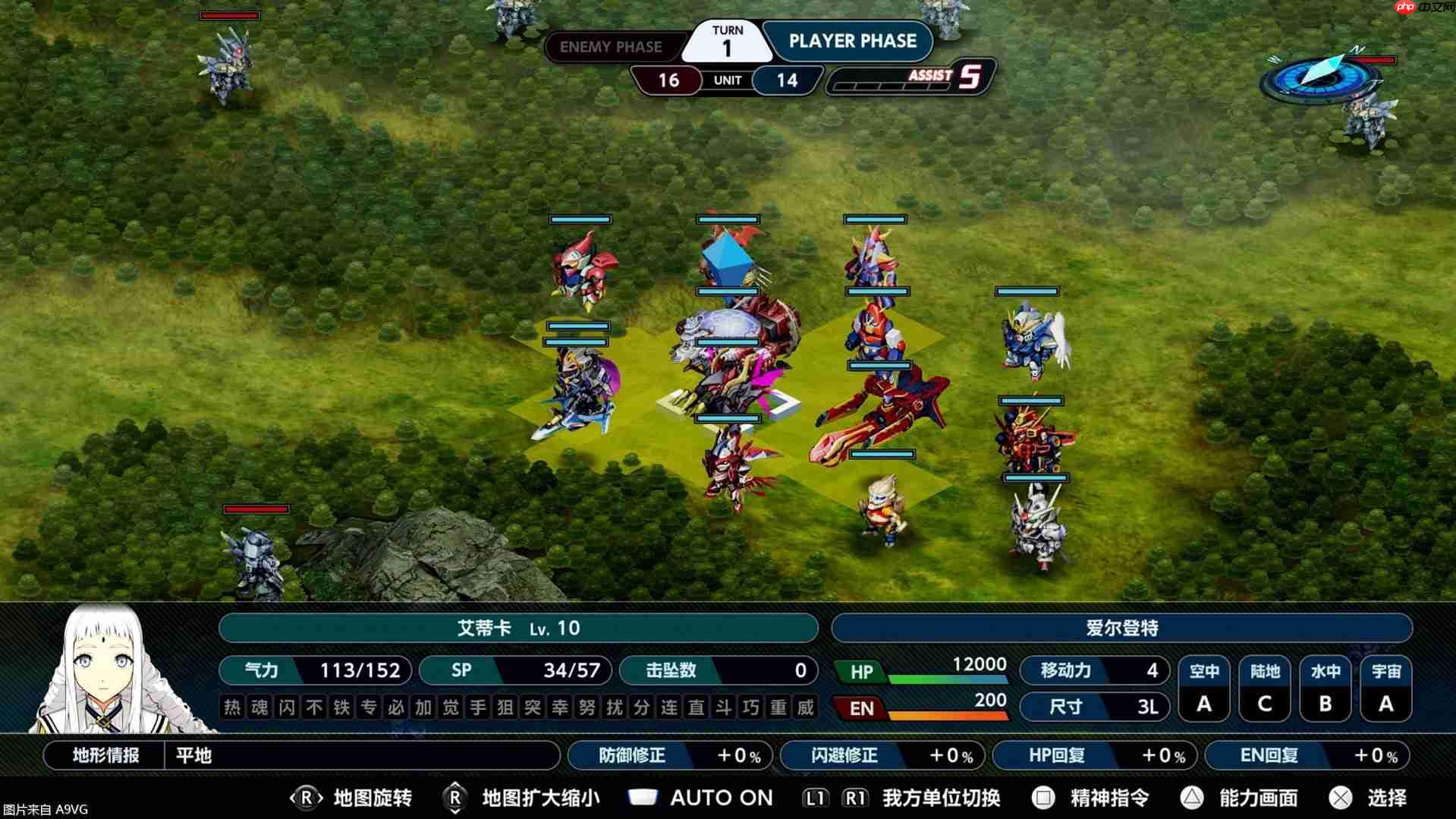Click the L1 button icon in bottom bar
Viewport: 1456px width, 819px height.
[x=814, y=795]
